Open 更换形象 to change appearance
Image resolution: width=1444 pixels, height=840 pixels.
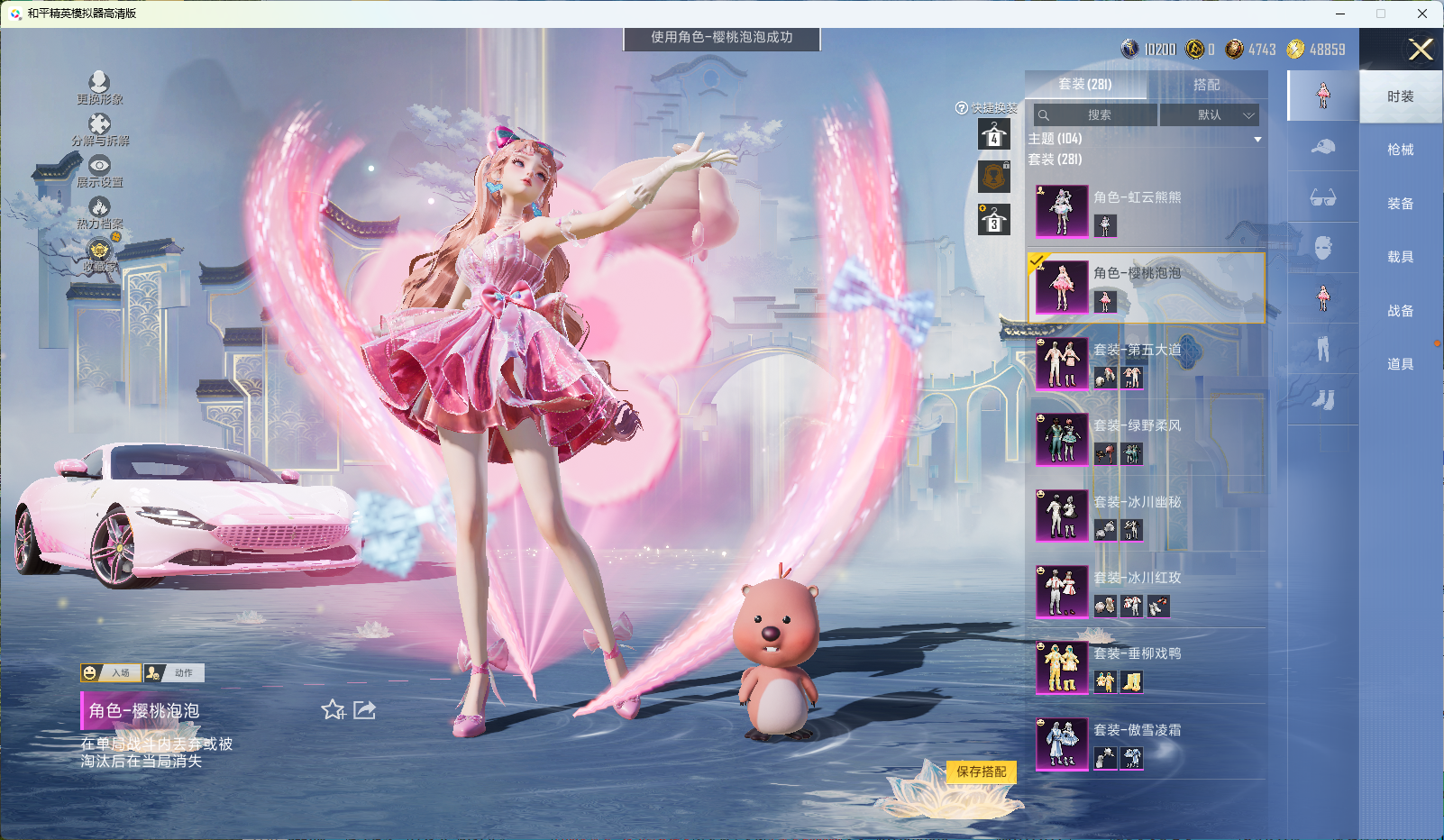click(99, 87)
